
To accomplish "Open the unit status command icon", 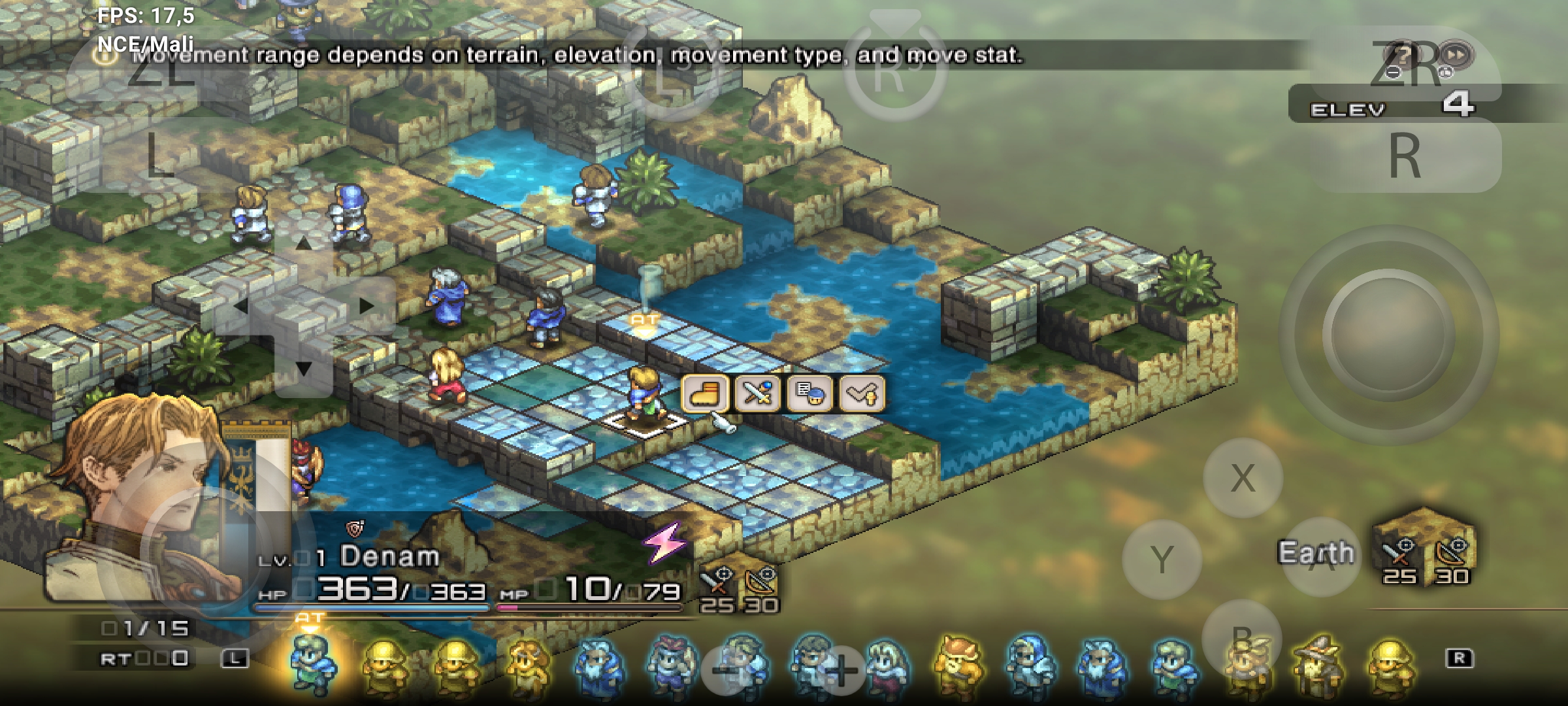I will (809, 394).
